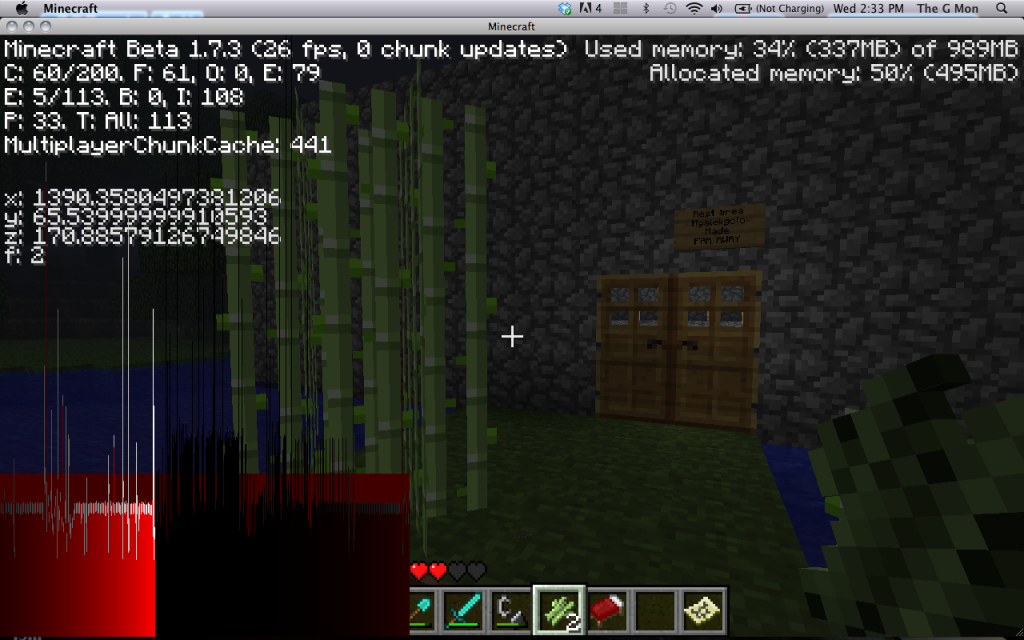
Task: Select the diamond sword hotbar slot
Action: [x=463, y=609]
